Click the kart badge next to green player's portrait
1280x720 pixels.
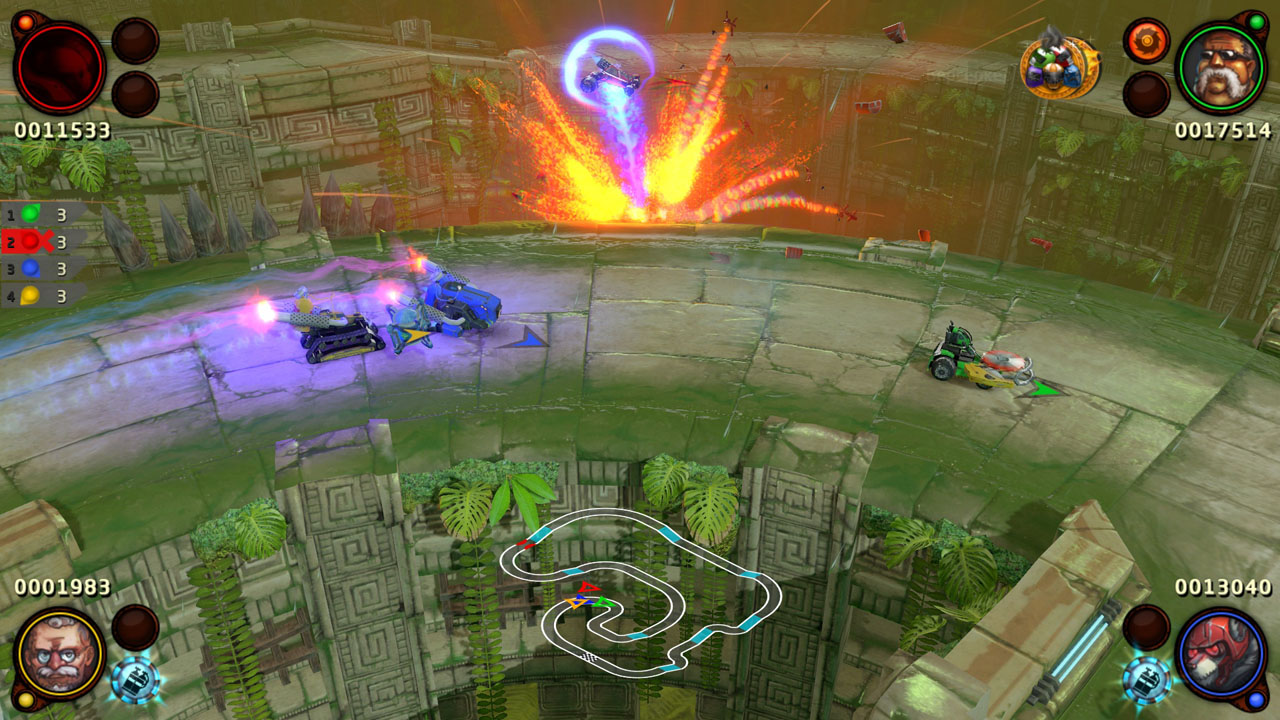coord(1055,67)
